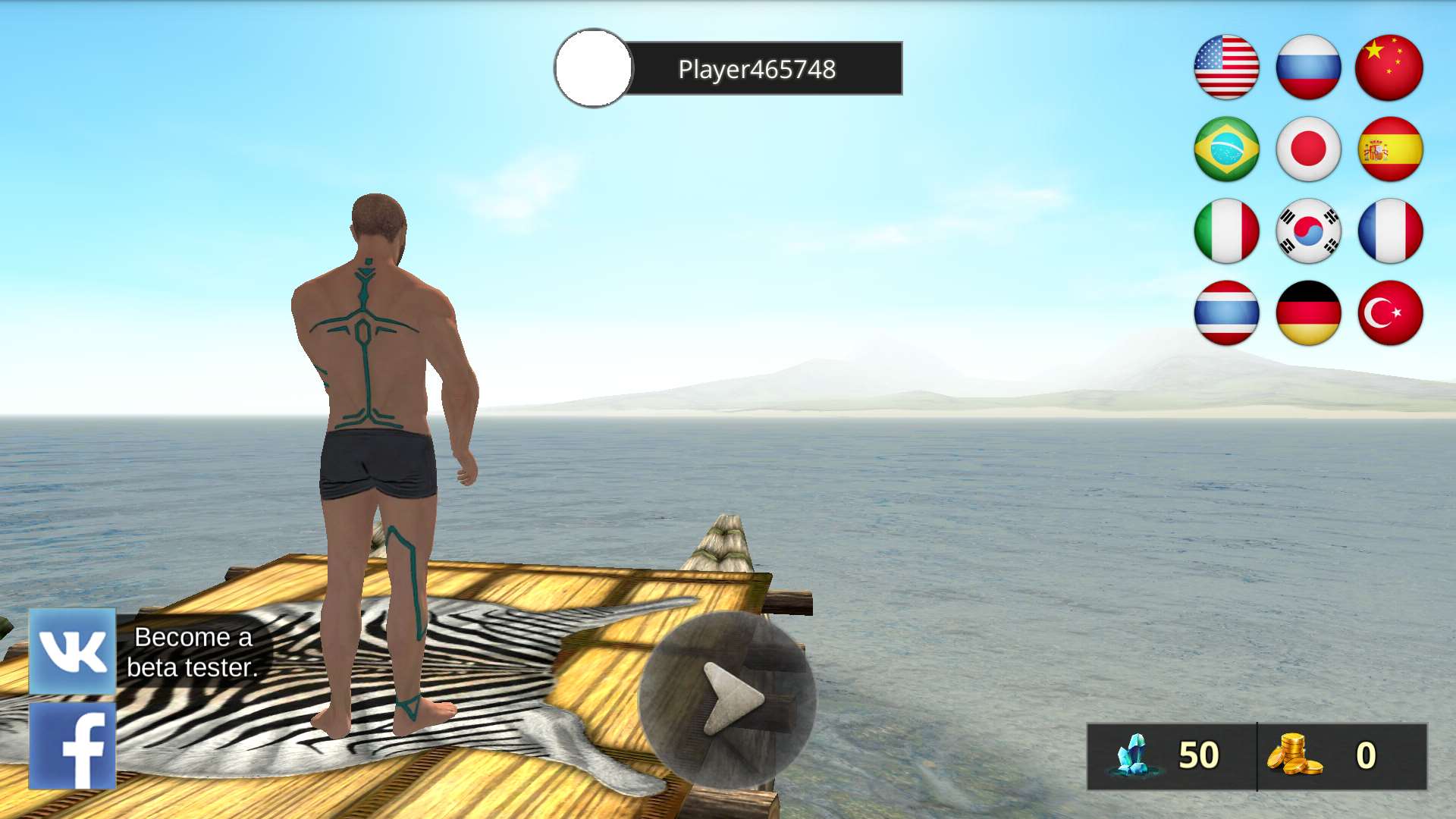The height and width of the screenshot is (819, 1456).
Task: Open the gold coins currency panel
Action: (x=1341, y=756)
